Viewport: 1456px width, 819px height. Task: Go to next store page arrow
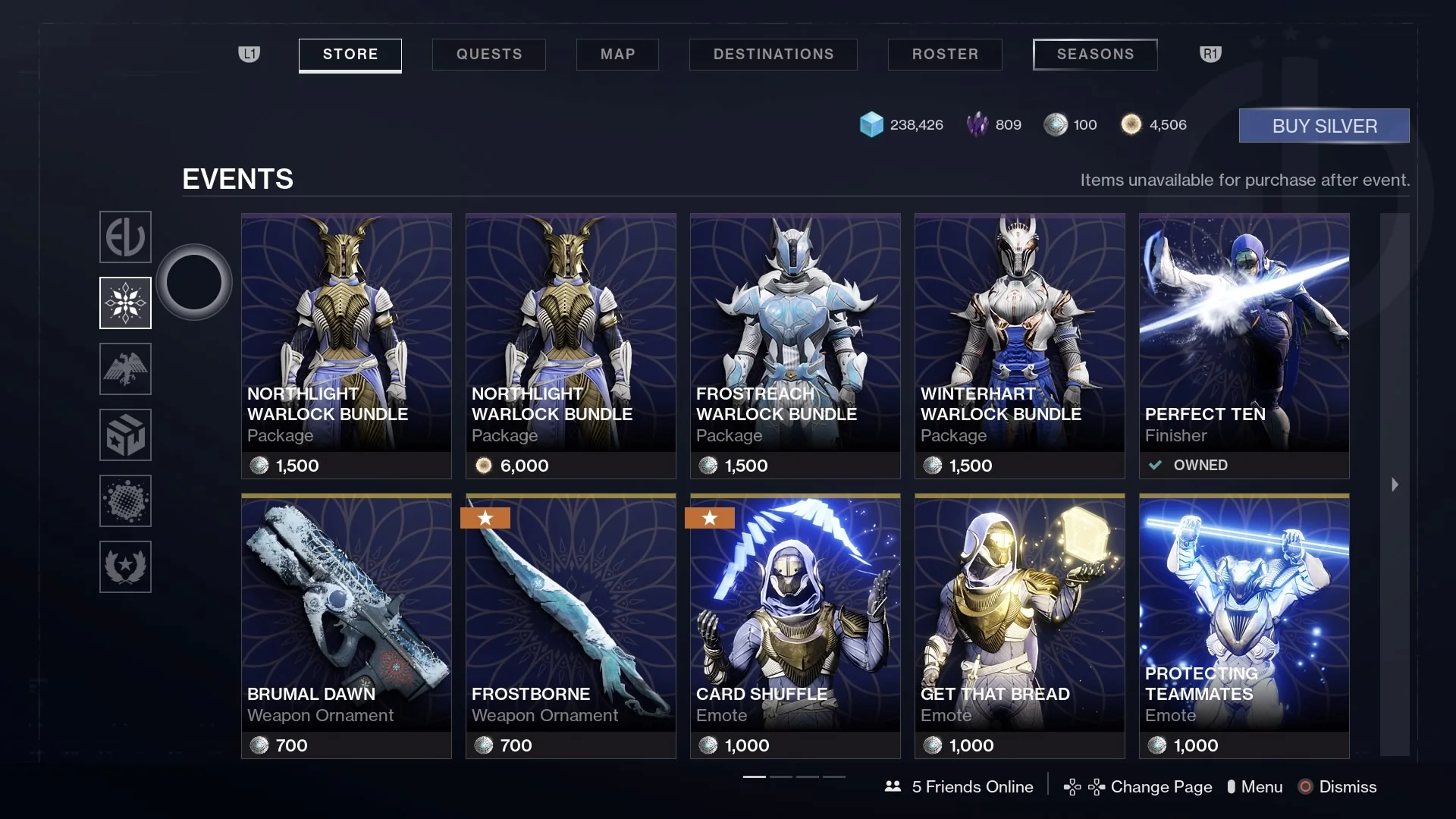coord(1395,485)
